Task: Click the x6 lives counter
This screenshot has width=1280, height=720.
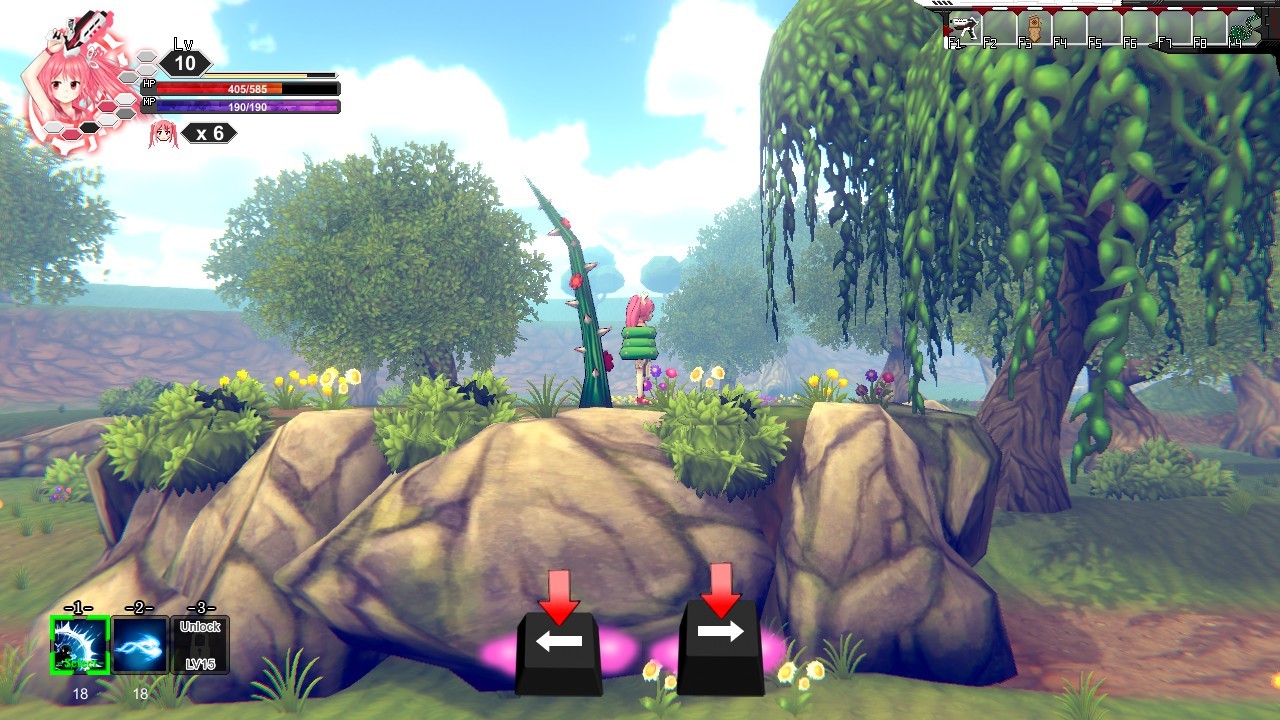Action: pos(212,133)
